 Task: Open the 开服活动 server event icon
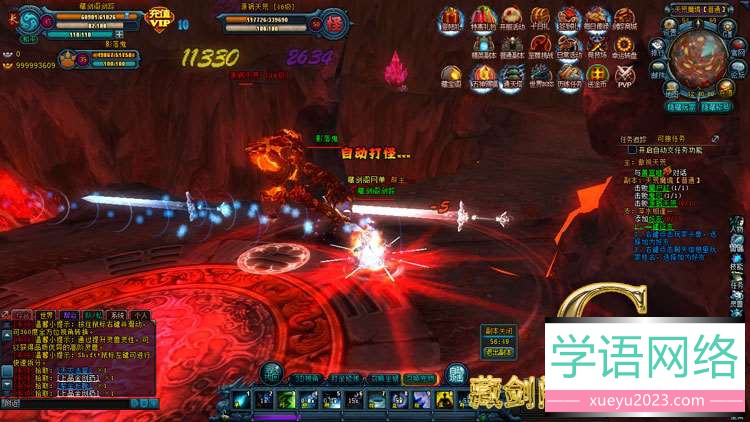pos(512,18)
